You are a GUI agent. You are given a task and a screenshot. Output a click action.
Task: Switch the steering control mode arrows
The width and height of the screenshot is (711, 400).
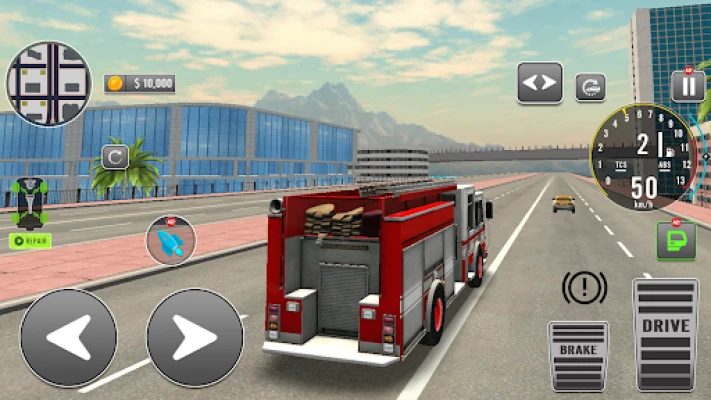[540, 83]
